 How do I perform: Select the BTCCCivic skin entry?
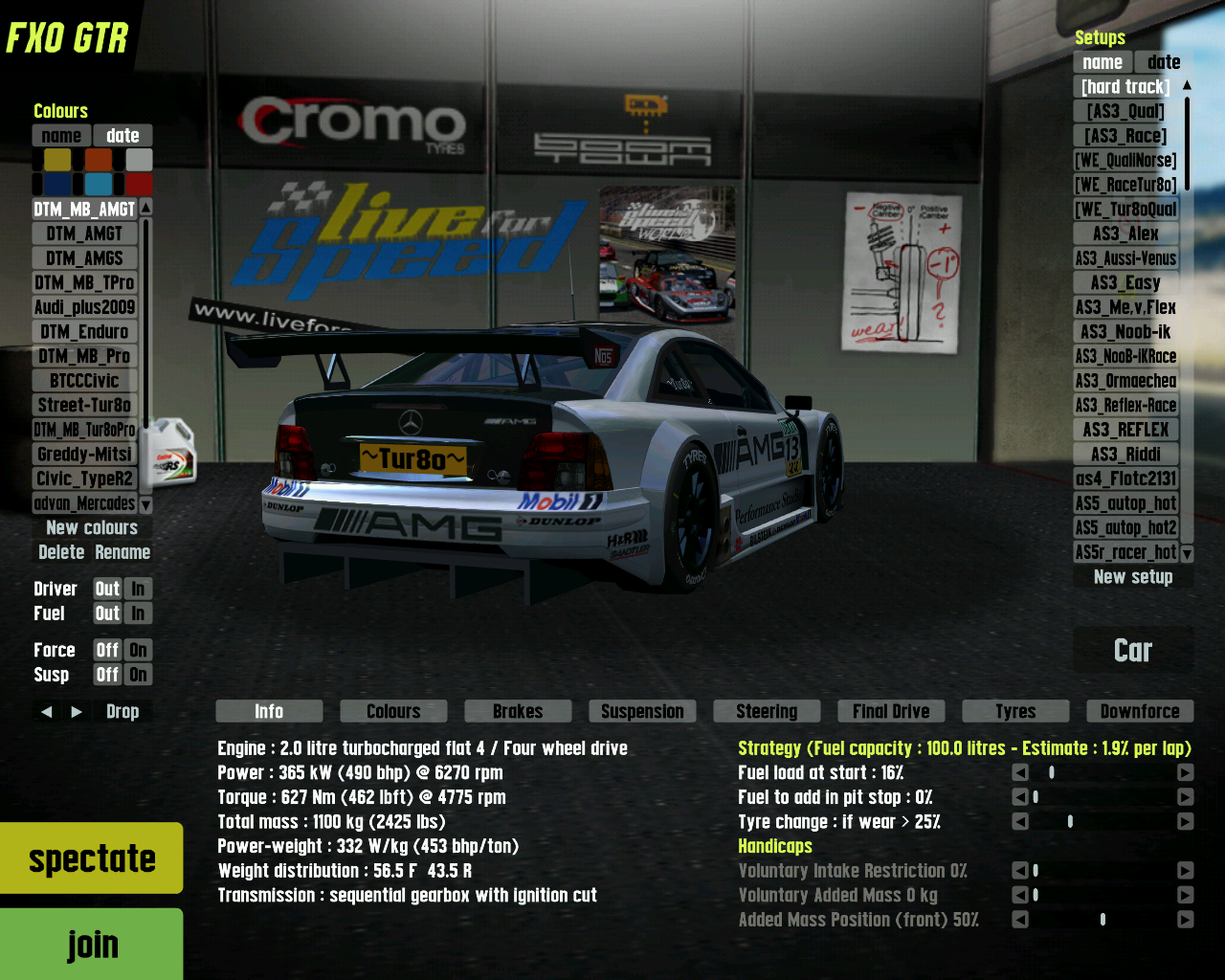point(84,381)
